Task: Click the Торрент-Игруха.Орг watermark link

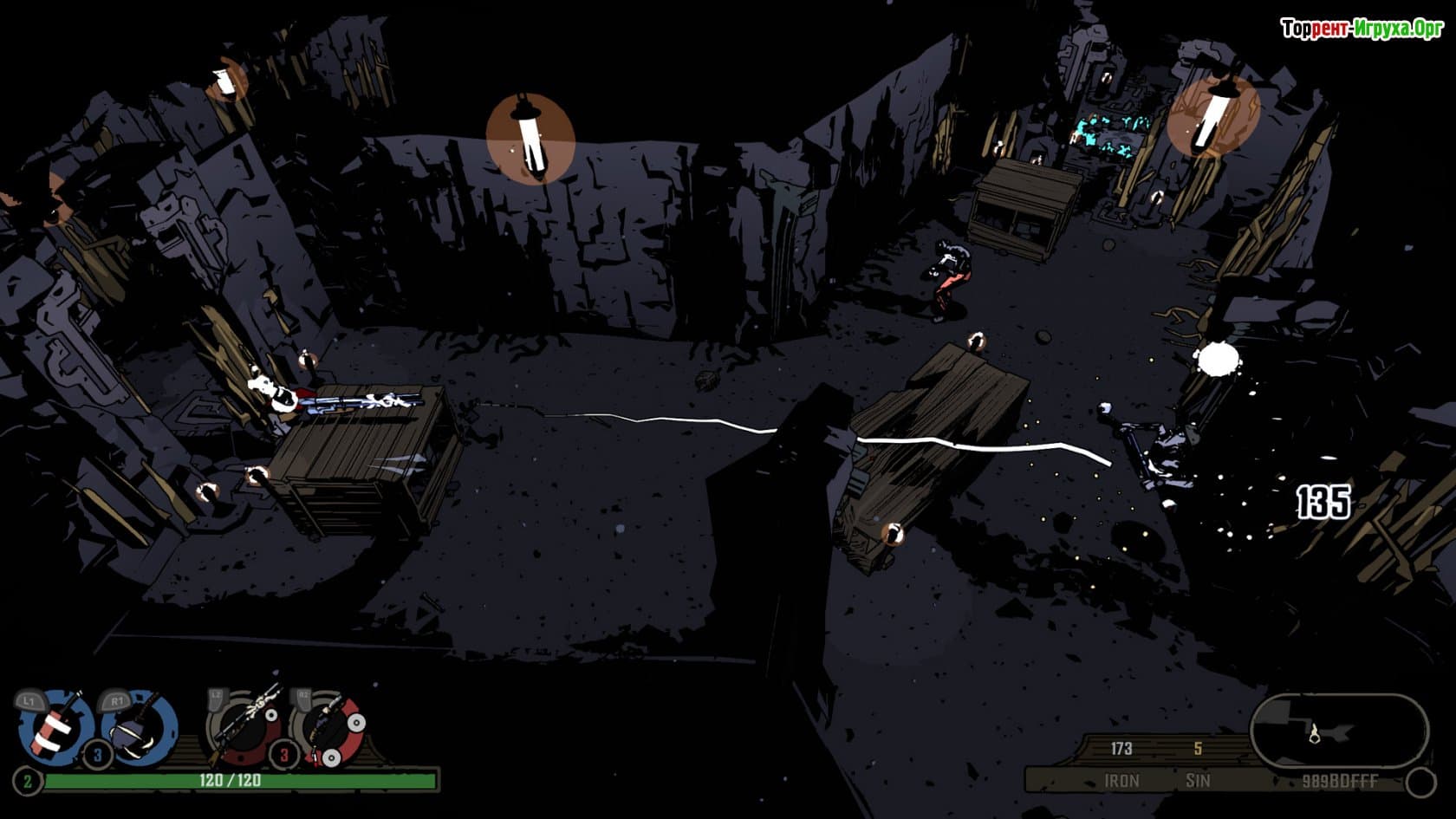Action: (x=1362, y=29)
